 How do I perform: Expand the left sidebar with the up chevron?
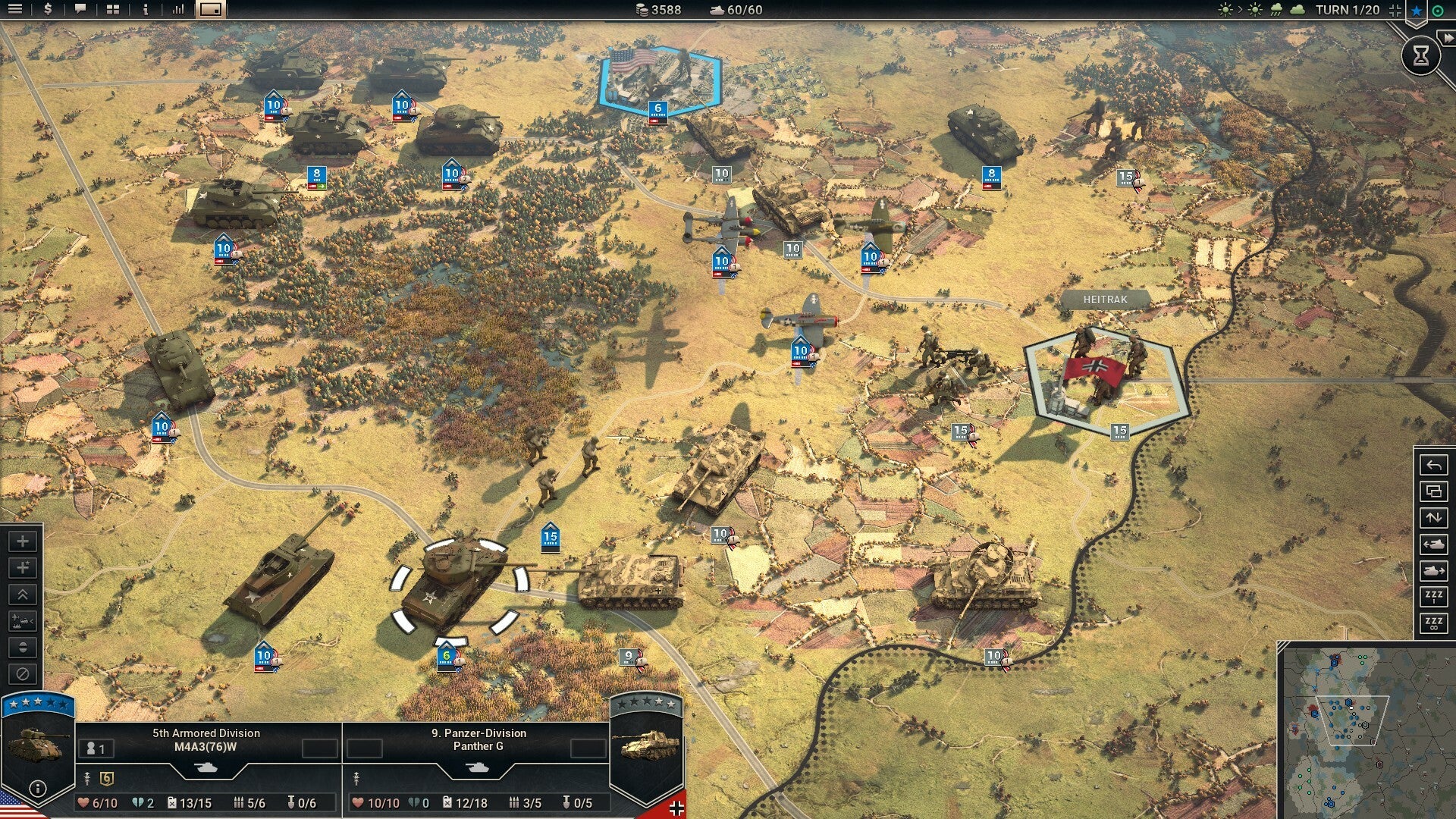pyautogui.click(x=21, y=593)
